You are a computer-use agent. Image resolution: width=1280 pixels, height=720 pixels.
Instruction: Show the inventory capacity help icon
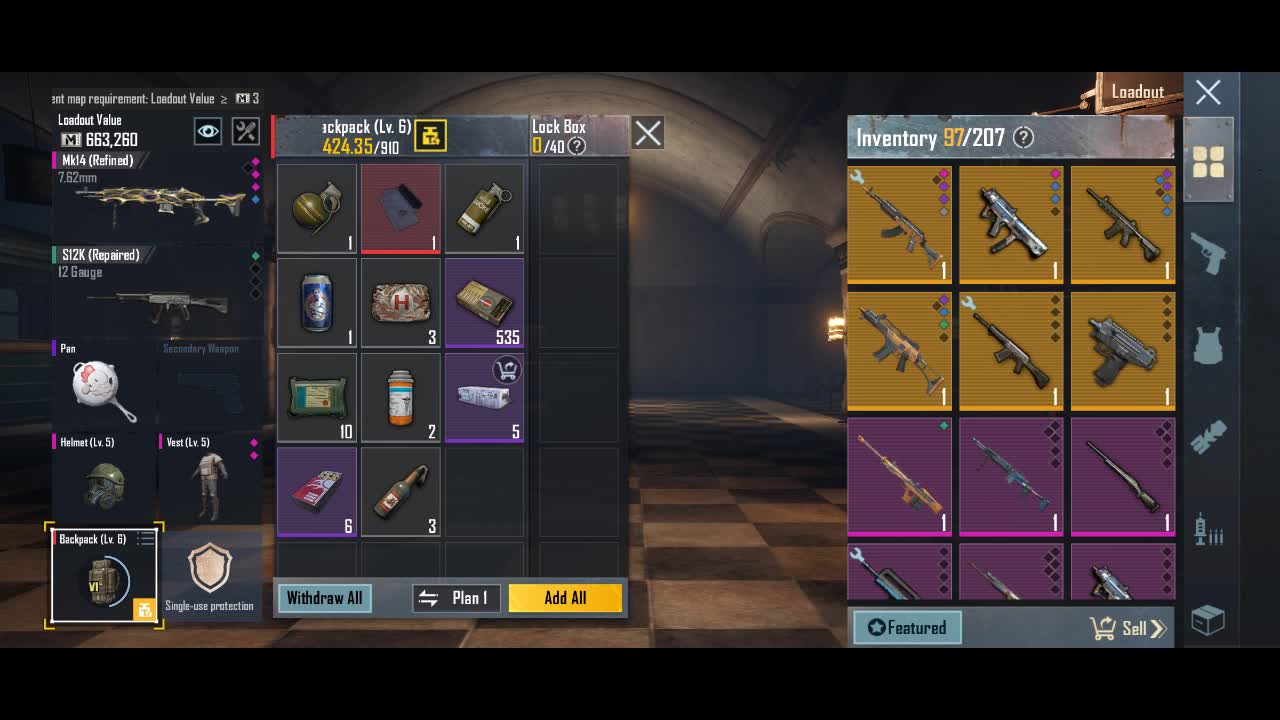(1023, 138)
